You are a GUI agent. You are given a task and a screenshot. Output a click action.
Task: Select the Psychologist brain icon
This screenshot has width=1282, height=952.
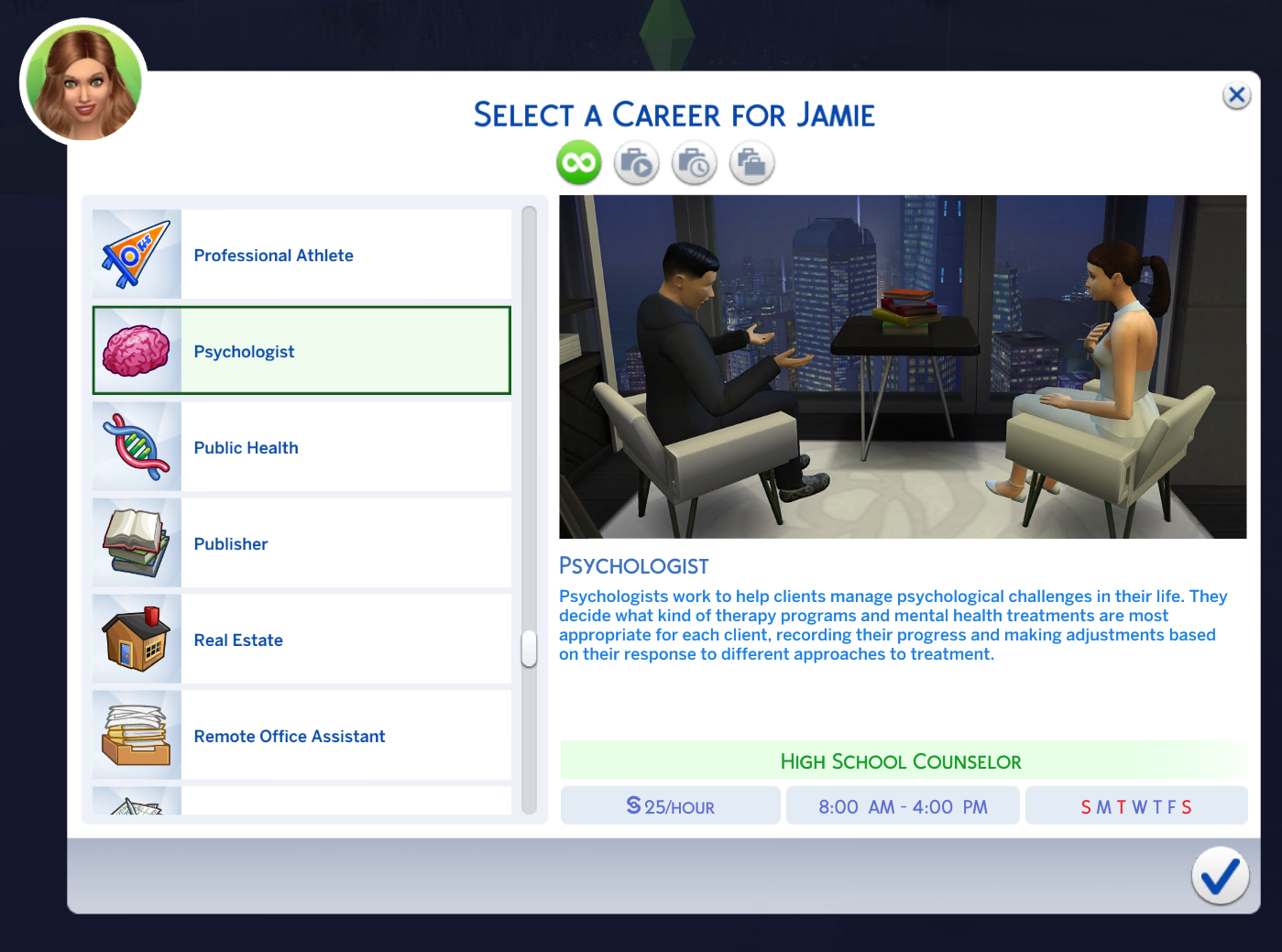point(136,351)
